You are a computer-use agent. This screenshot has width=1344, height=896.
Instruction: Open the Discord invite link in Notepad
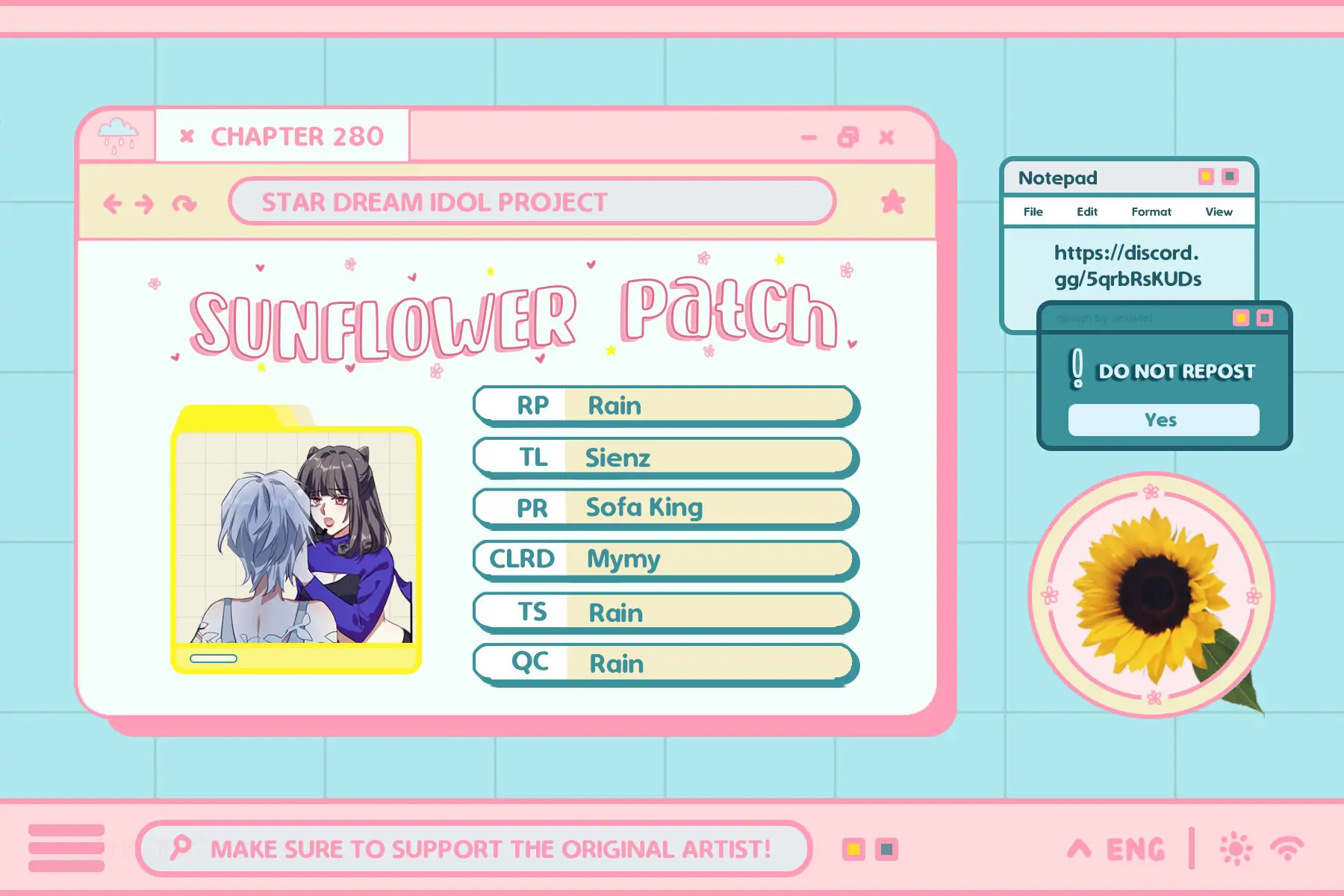pyautogui.click(x=1127, y=266)
